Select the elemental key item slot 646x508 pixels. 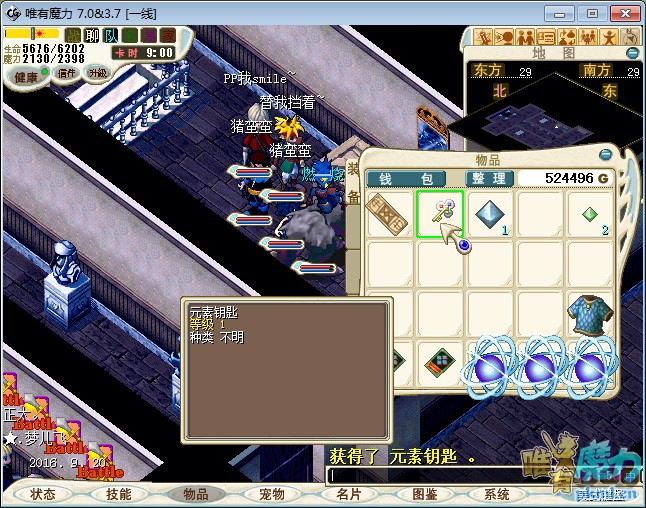440,214
